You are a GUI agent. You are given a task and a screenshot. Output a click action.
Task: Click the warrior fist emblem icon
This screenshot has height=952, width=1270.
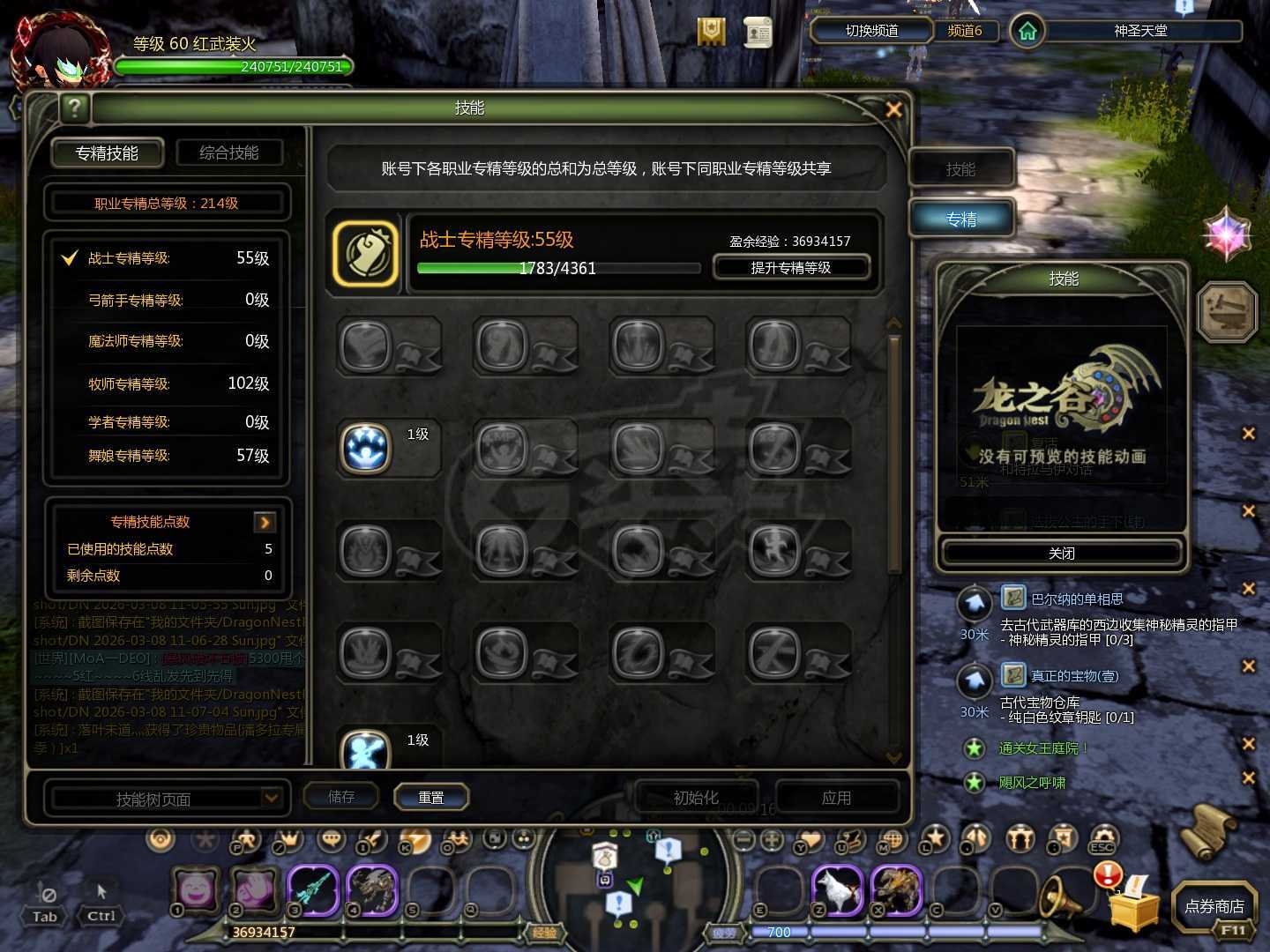[365, 254]
